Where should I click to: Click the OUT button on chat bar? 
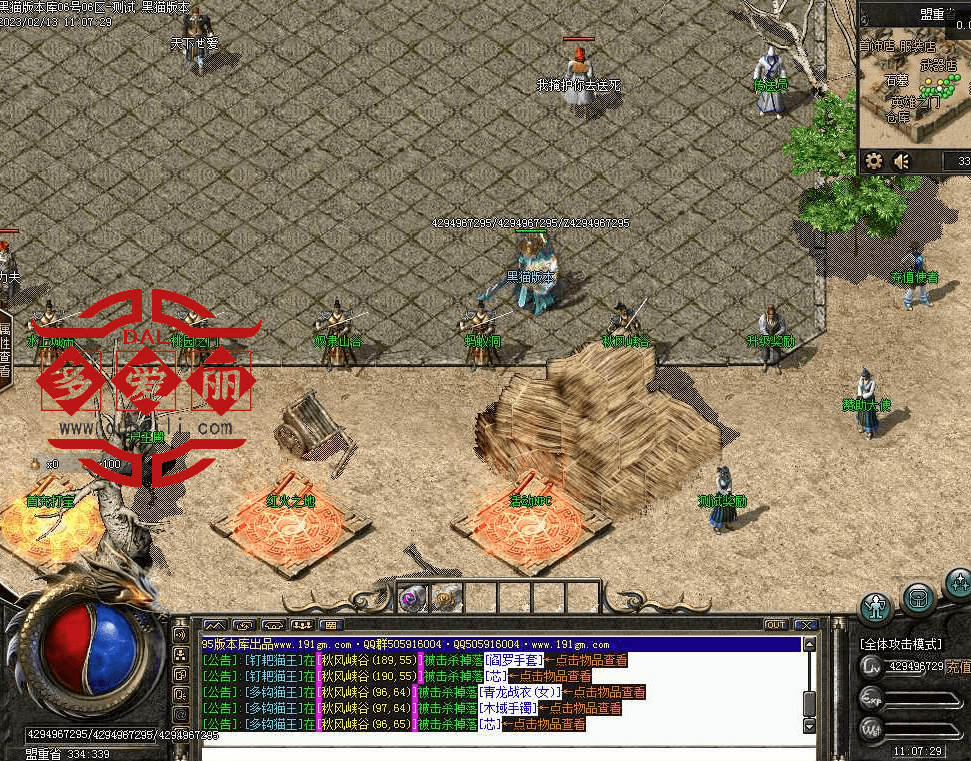pyautogui.click(x=776, y=625)
